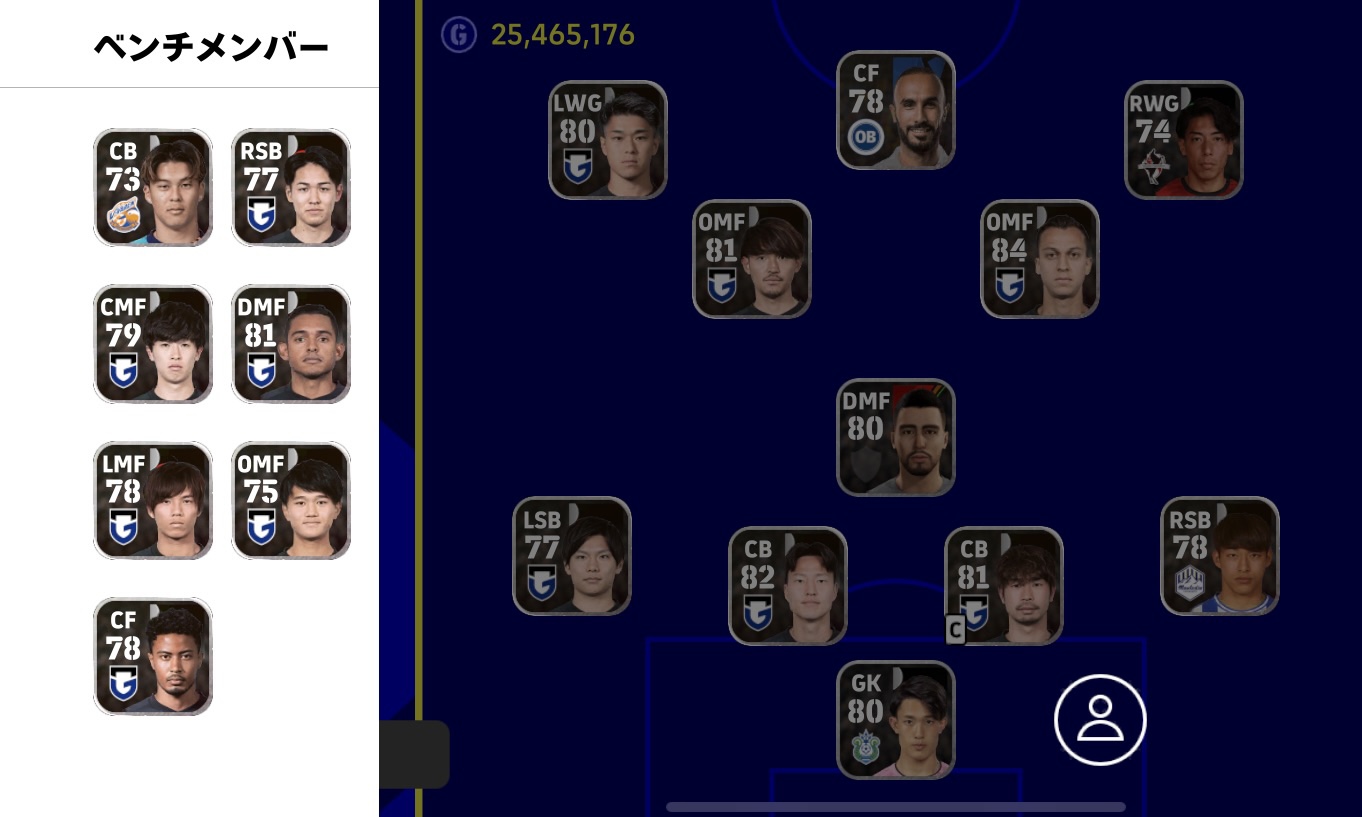Select the bench OMF 75 player card
Image resolution: width=1362 pixels, height=817 pixels.
[291, 500]
